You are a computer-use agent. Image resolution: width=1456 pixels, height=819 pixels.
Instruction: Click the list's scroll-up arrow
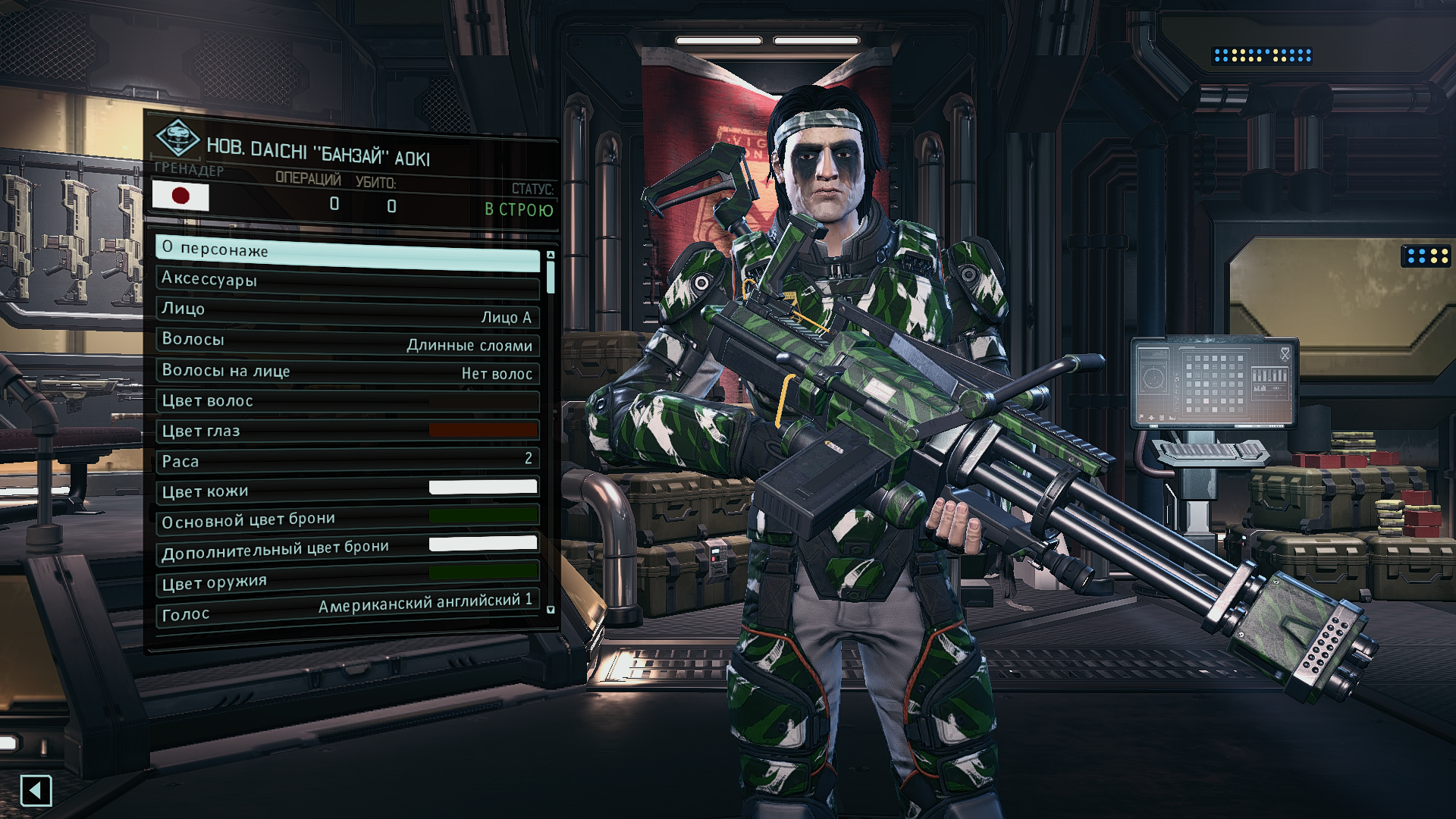[x=551, y=255]
